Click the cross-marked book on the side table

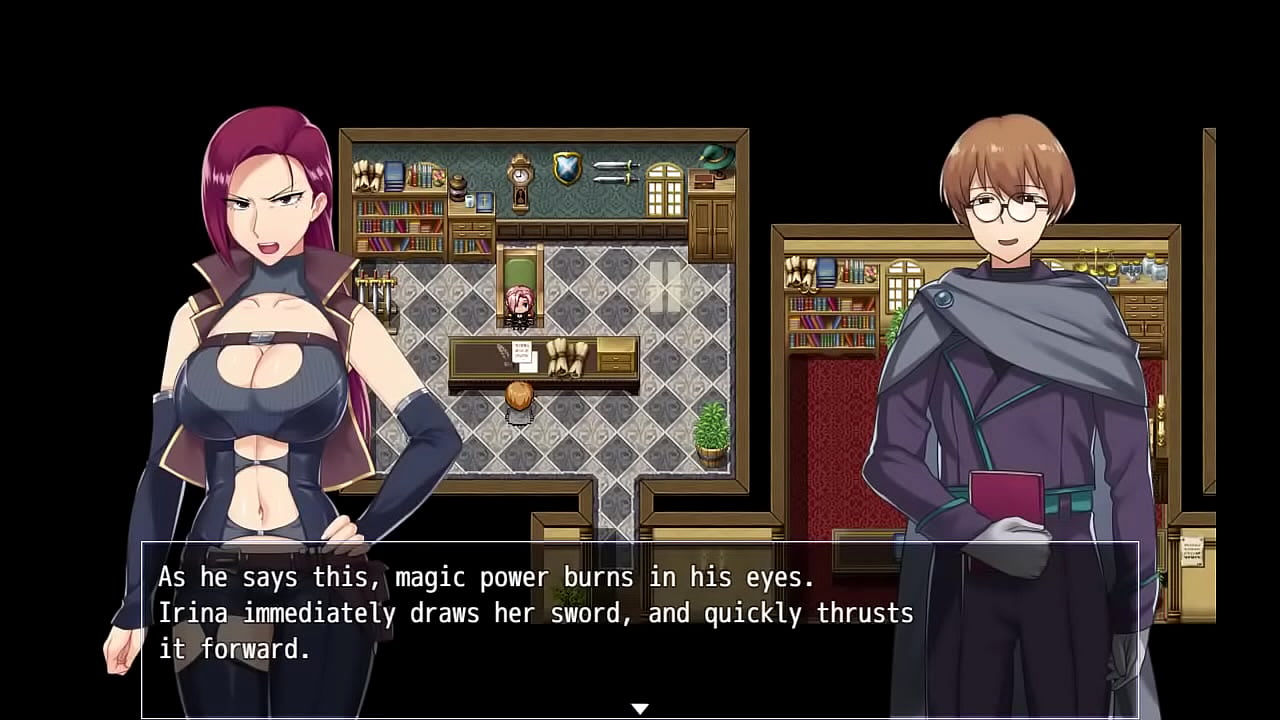point(483,200)
